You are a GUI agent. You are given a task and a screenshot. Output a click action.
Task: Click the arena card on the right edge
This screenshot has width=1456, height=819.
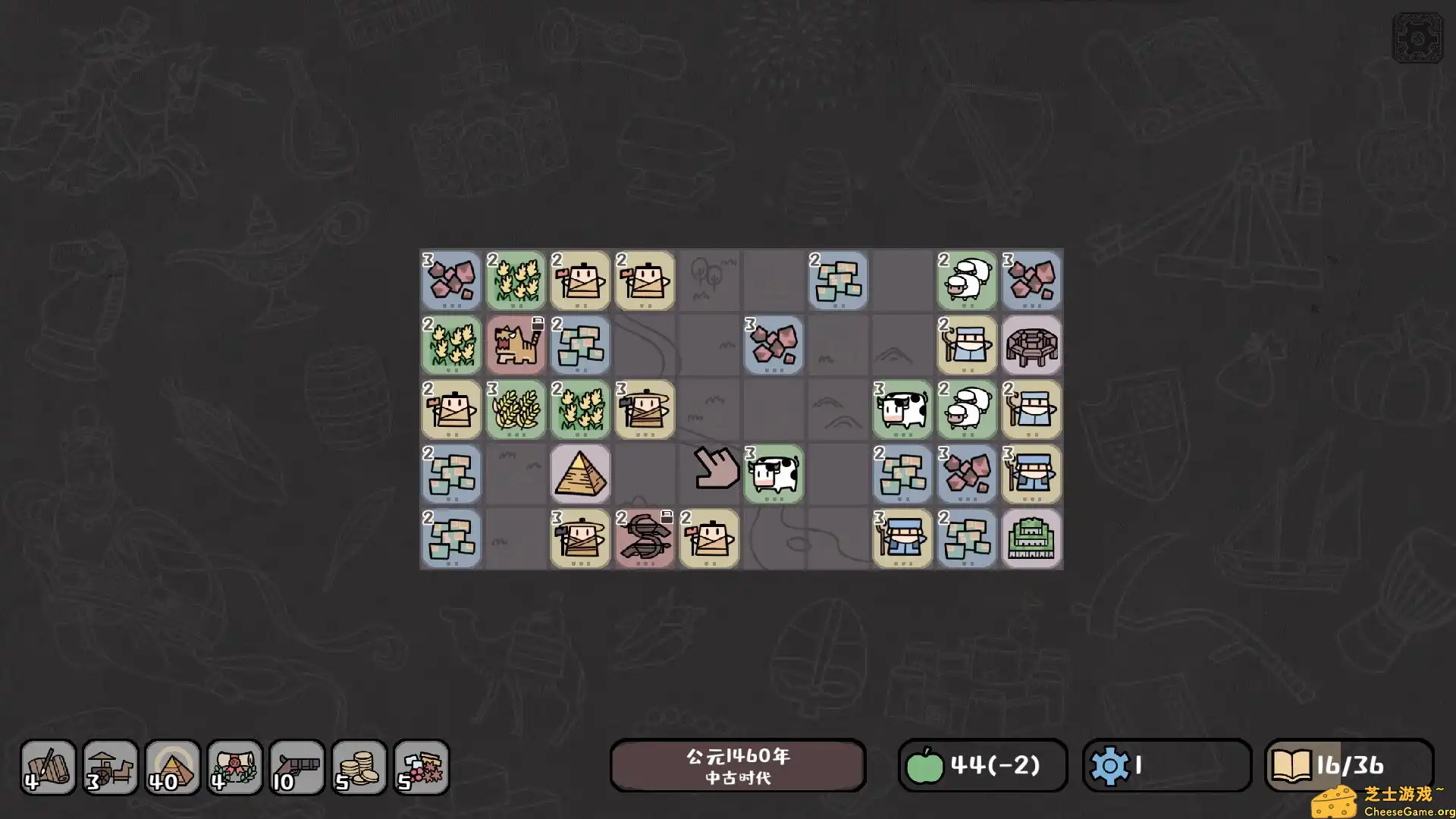tap(1031, 345)
